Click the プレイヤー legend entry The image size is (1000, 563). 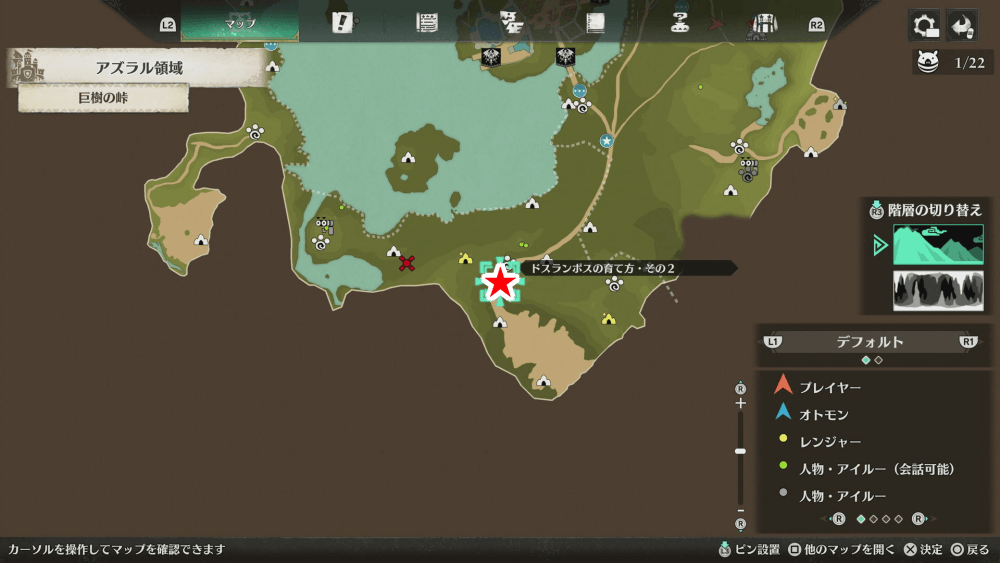point(830,387)
